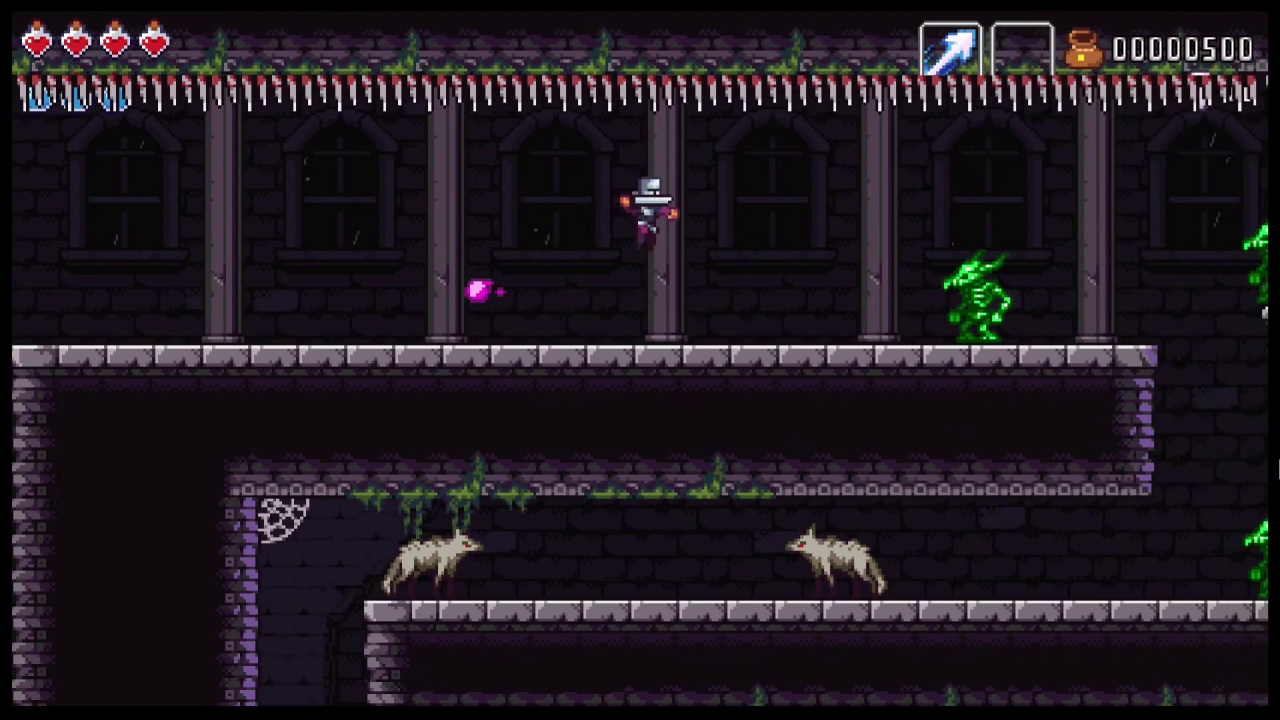Click the coin pouch icon in the HUD

tap(1085, 47)
